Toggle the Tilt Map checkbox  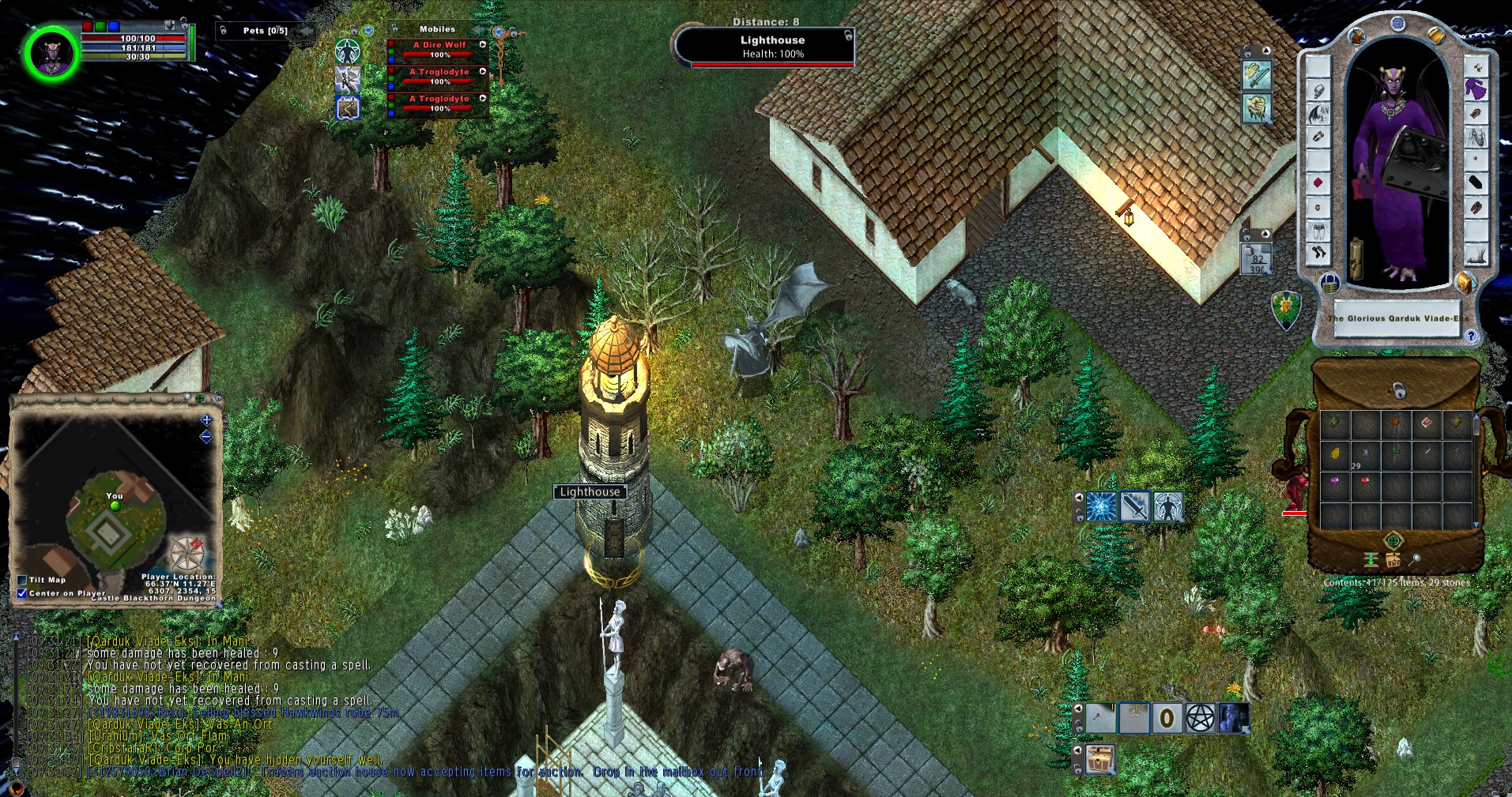point(22,580)
